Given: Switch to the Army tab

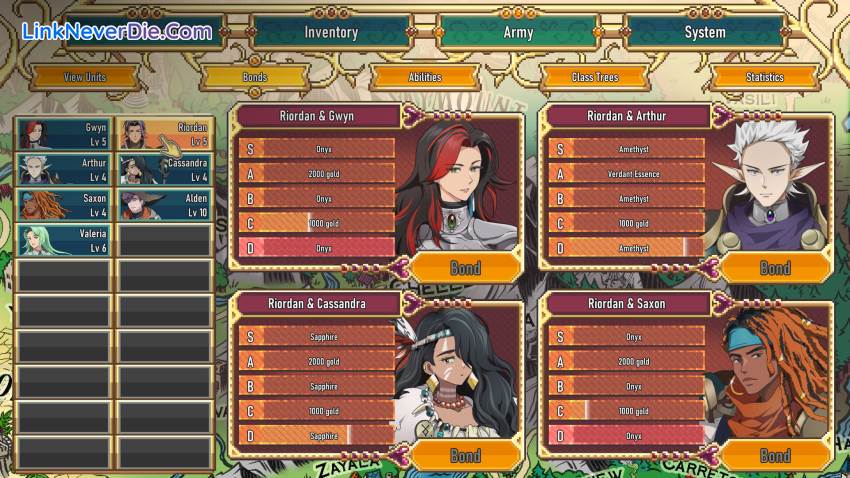Looking at the screenshot, I should pos(517,32).
